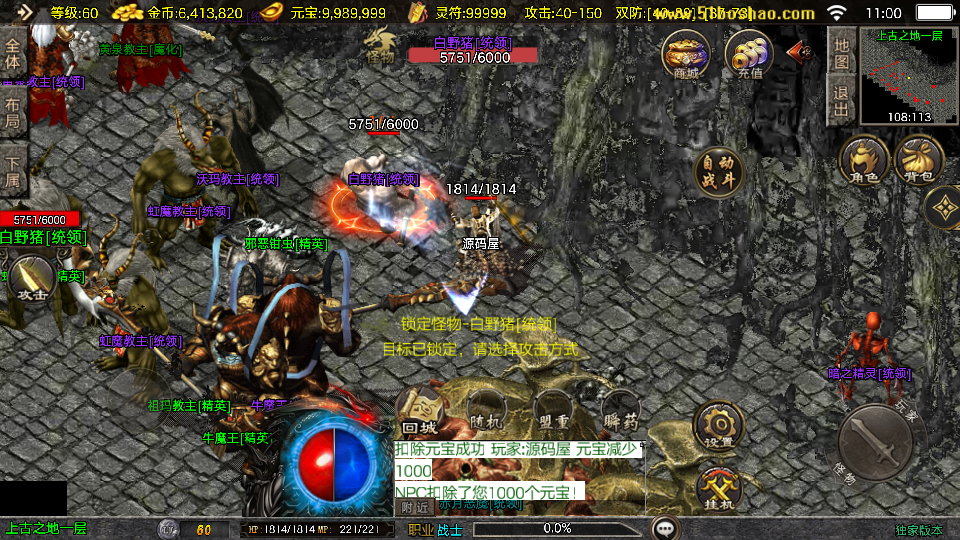960x540 pixels.
Task: Open the 设置 settings gear
Action: click(718, 424)
